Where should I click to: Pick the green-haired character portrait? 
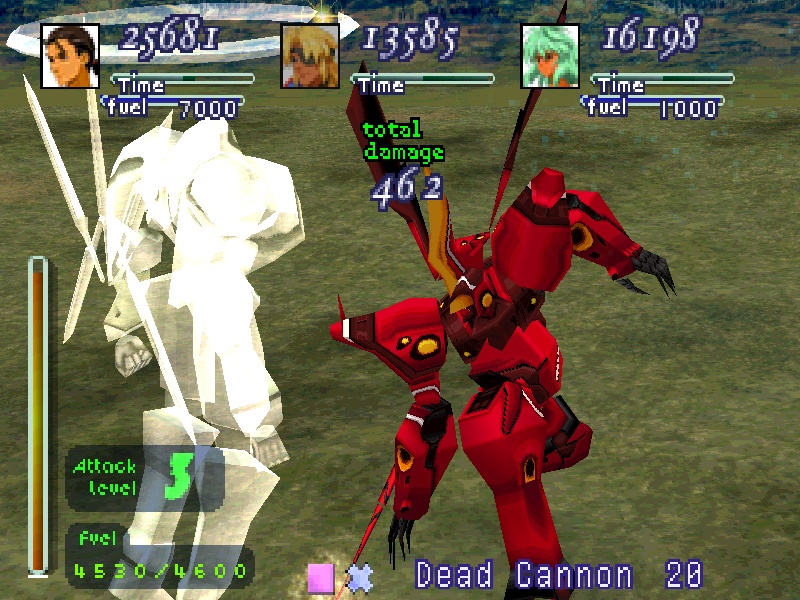[x=550, y=55]
